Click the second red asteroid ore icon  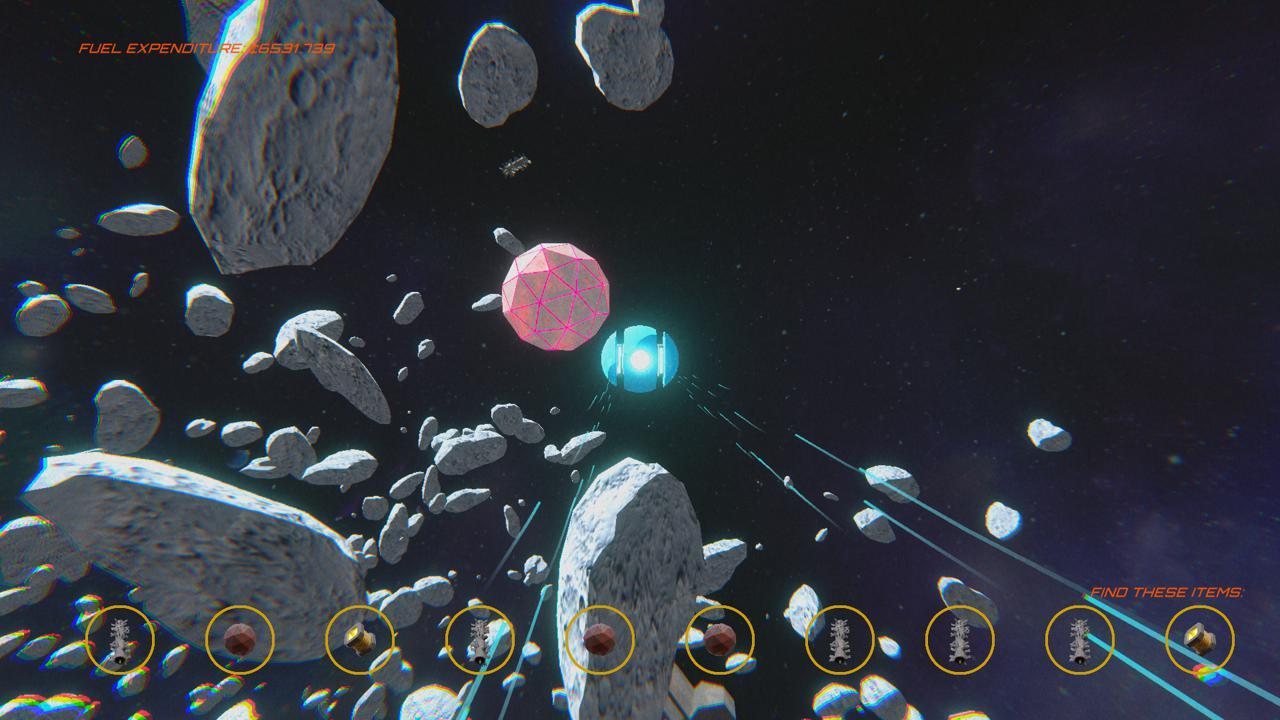click(240, 640)
